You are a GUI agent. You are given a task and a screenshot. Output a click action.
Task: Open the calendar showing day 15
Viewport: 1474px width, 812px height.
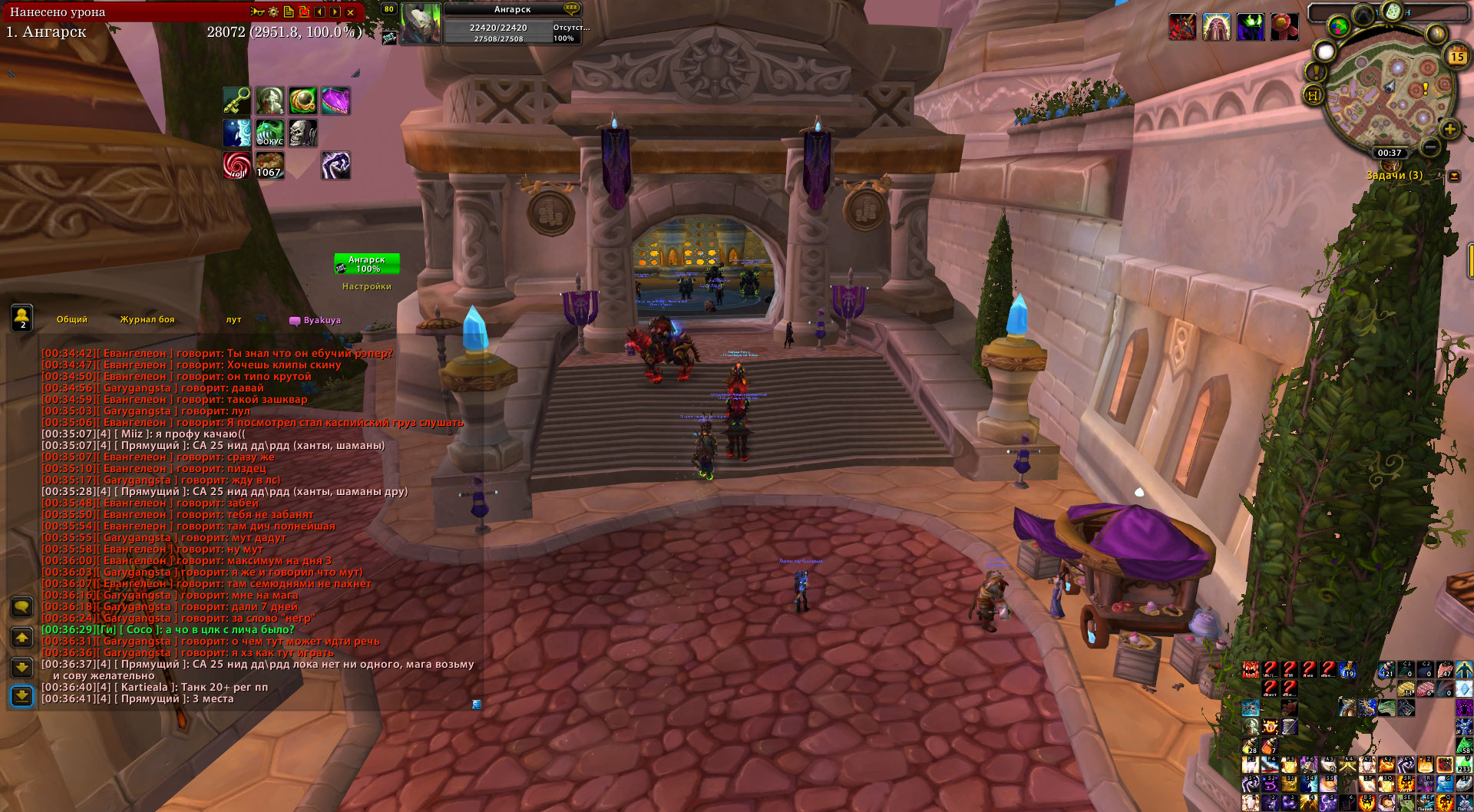[1456, 56]
